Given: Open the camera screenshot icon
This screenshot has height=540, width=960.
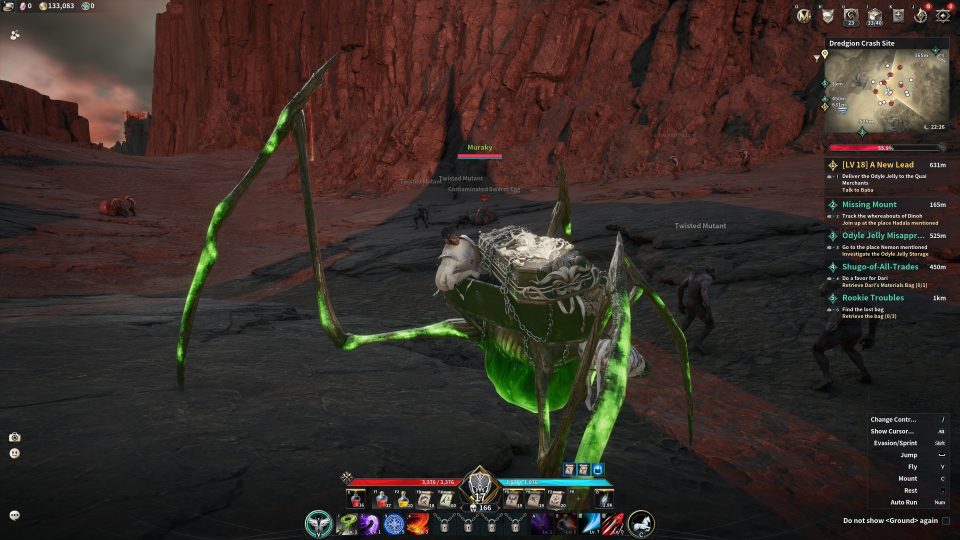Looking at the screenshot, I should (15, 437).
